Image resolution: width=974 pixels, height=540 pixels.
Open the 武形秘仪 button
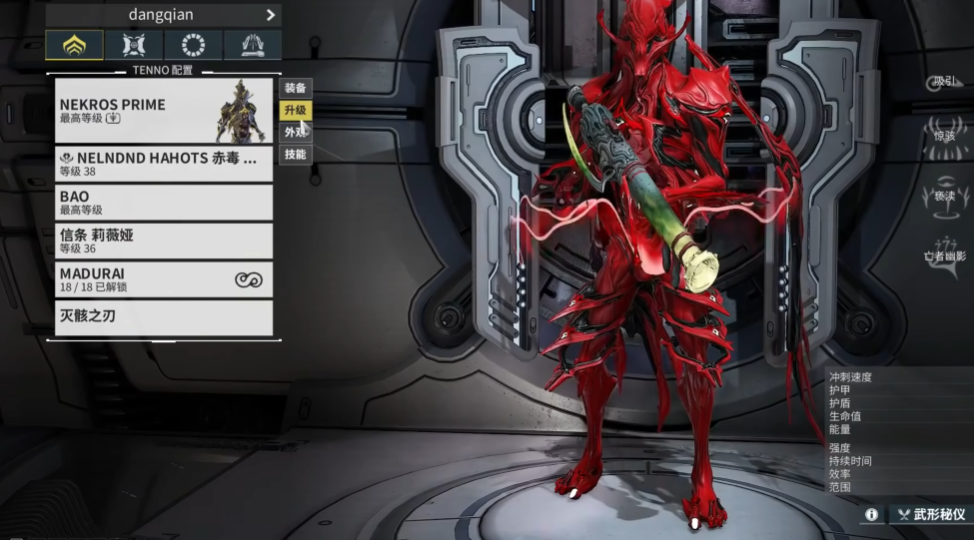point(932,514)
